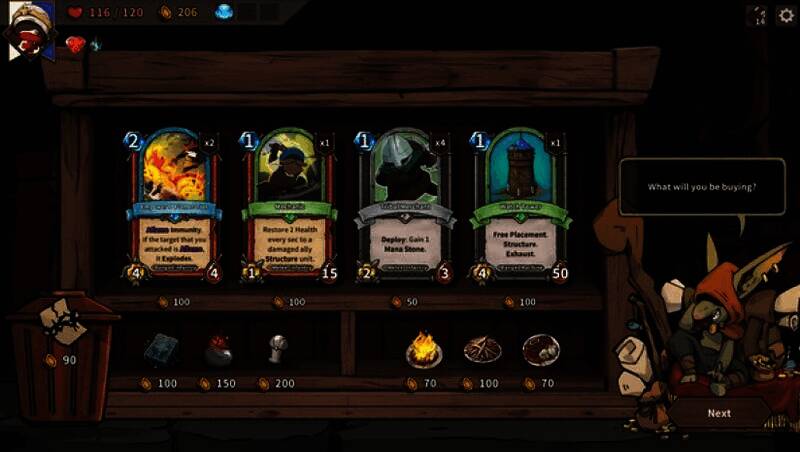800x452 pixels.
Task: Buy the dark blue book item
Action: tap(159, 349)
